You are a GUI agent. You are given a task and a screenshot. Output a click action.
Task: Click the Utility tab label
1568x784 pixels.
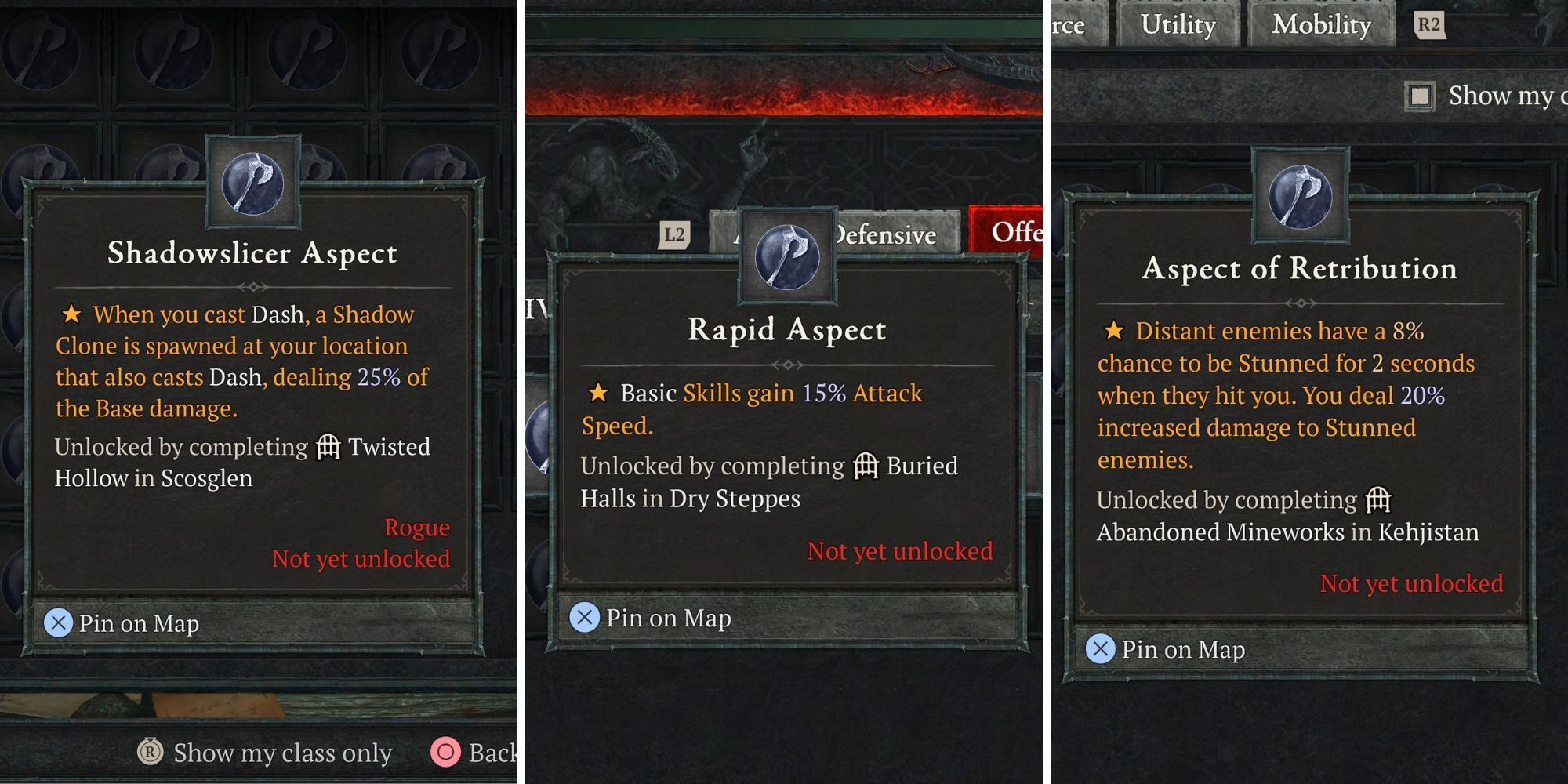coord(1178,24)
